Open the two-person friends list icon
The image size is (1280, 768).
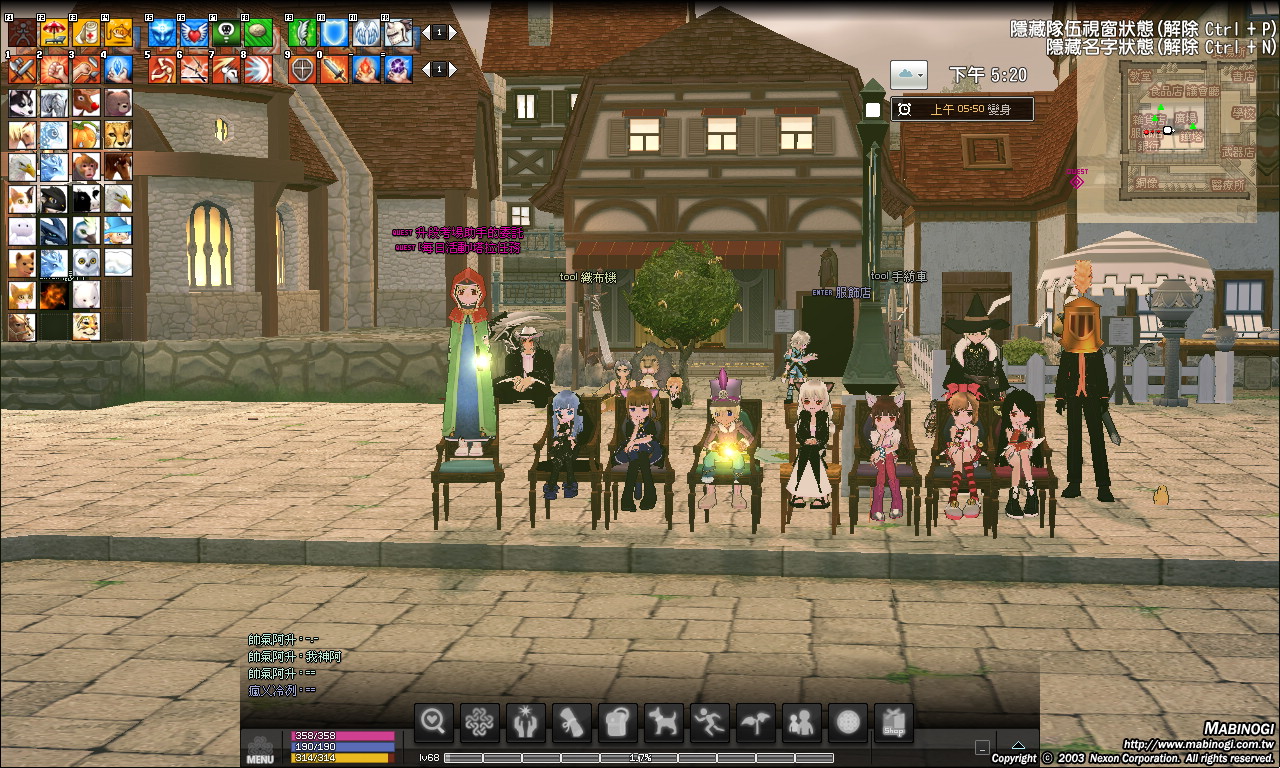802,722
